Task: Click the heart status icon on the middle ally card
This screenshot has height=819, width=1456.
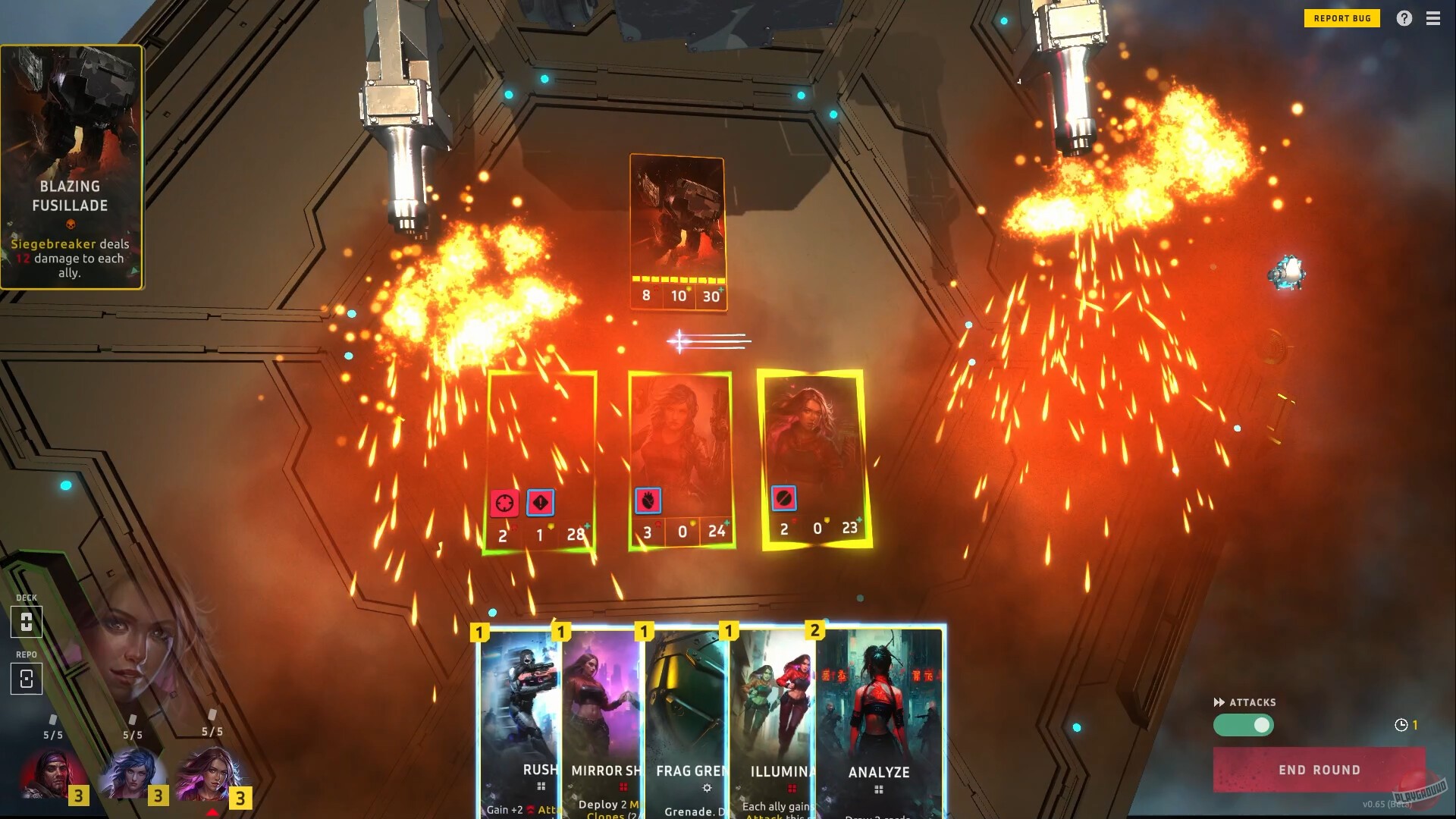Action: click(x=646, y=500)
